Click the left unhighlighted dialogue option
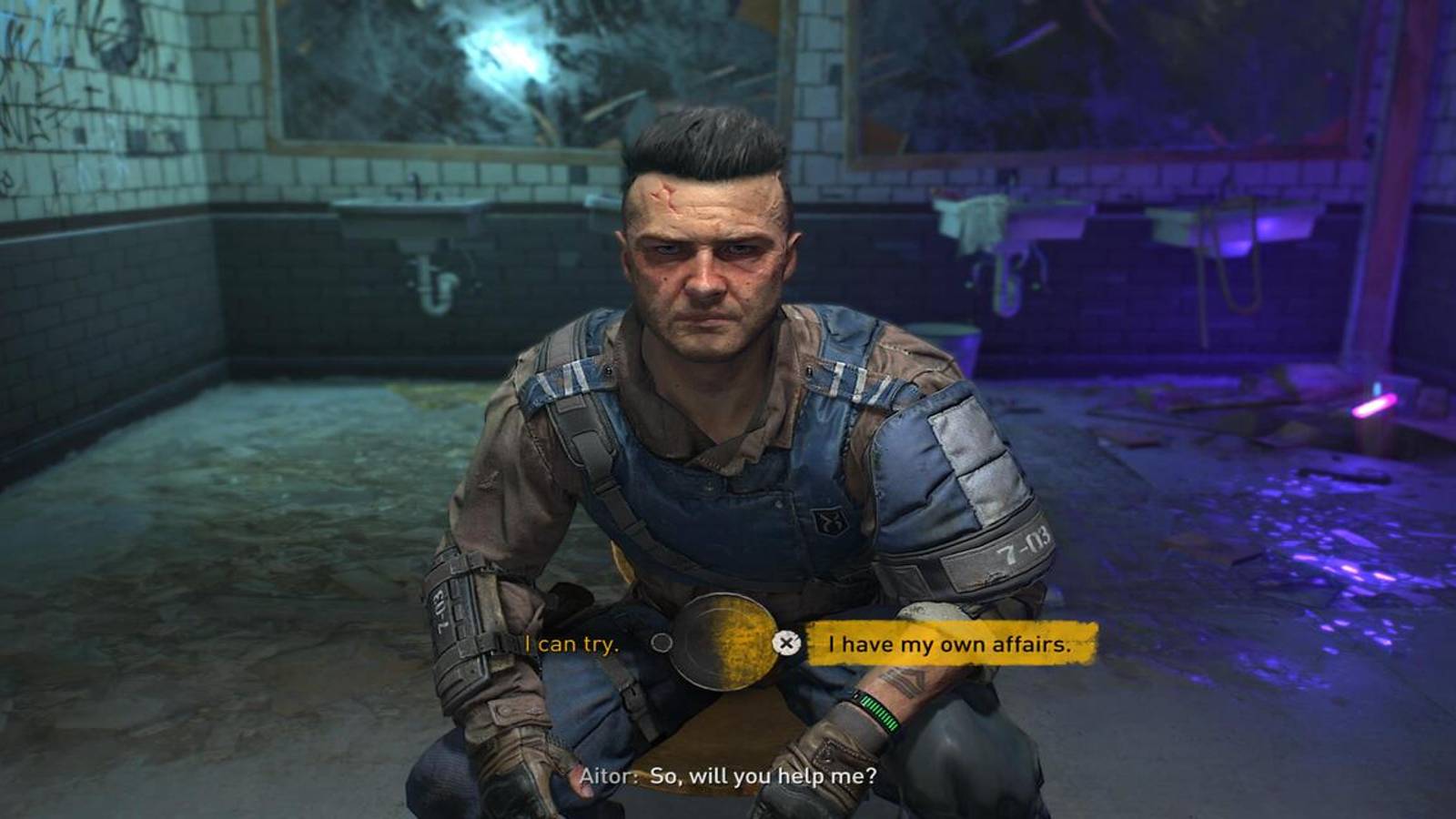 [573, 643]
